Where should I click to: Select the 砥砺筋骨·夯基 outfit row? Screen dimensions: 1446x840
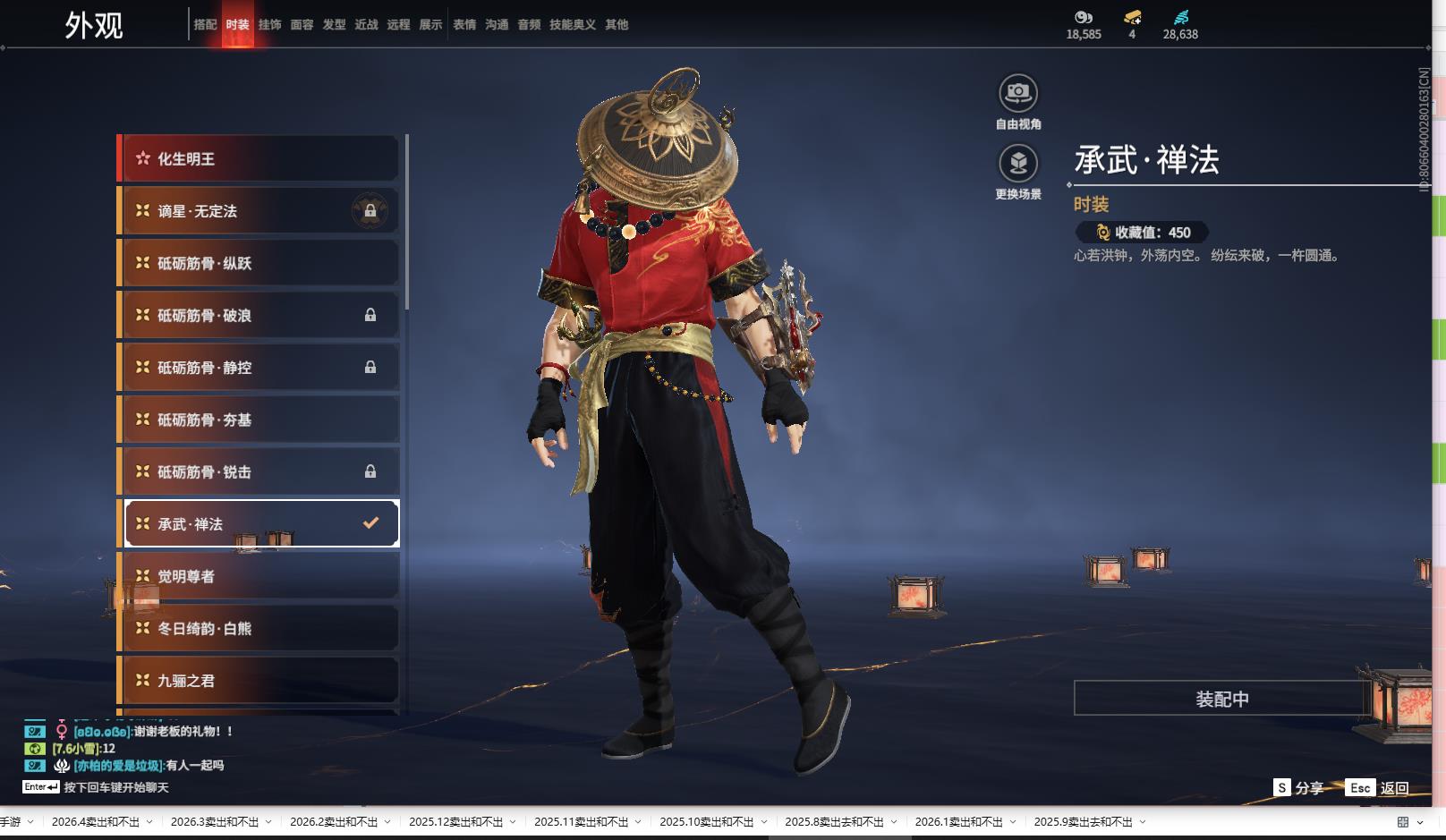pos(258,420)
